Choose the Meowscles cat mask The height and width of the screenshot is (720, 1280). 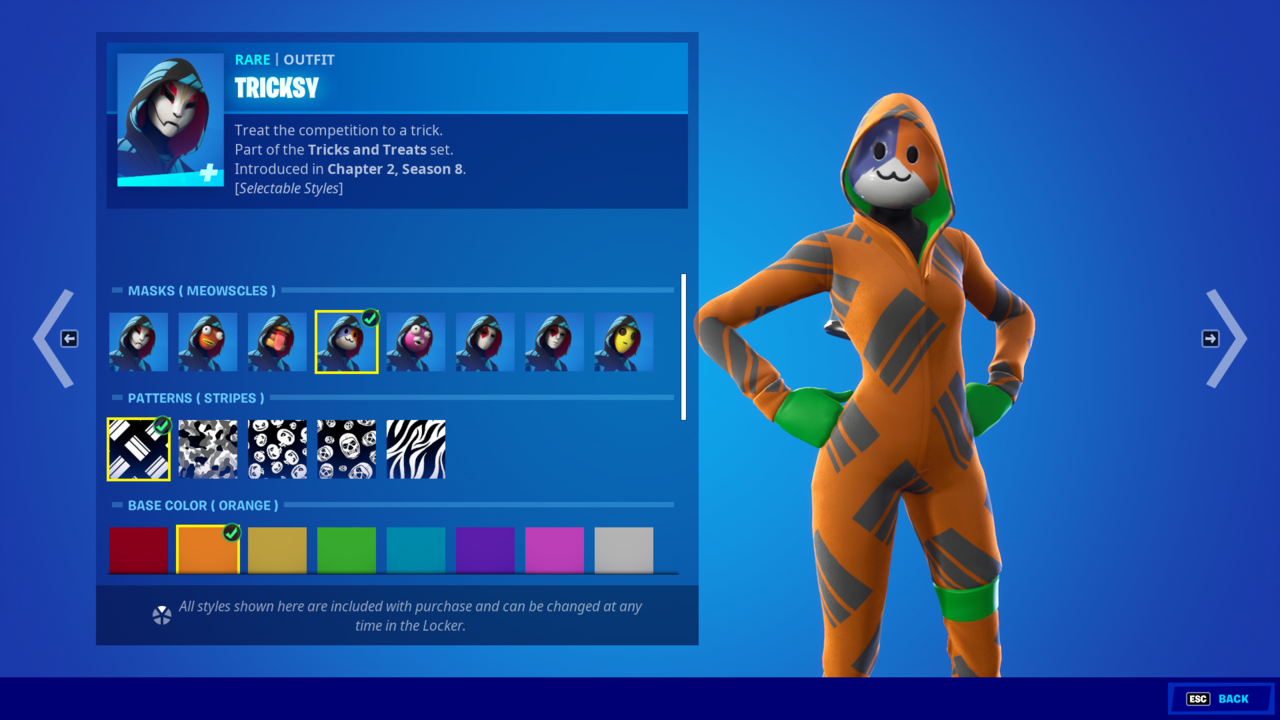[x=346, y=342]
